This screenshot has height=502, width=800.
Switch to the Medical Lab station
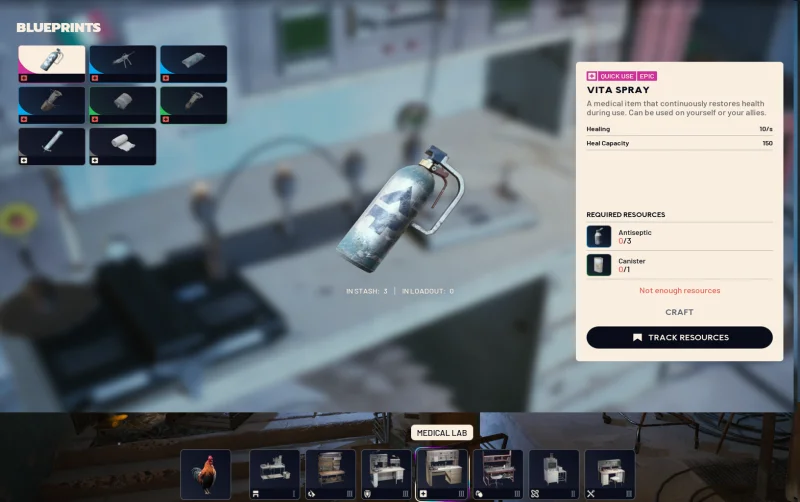tap(442, 473)
